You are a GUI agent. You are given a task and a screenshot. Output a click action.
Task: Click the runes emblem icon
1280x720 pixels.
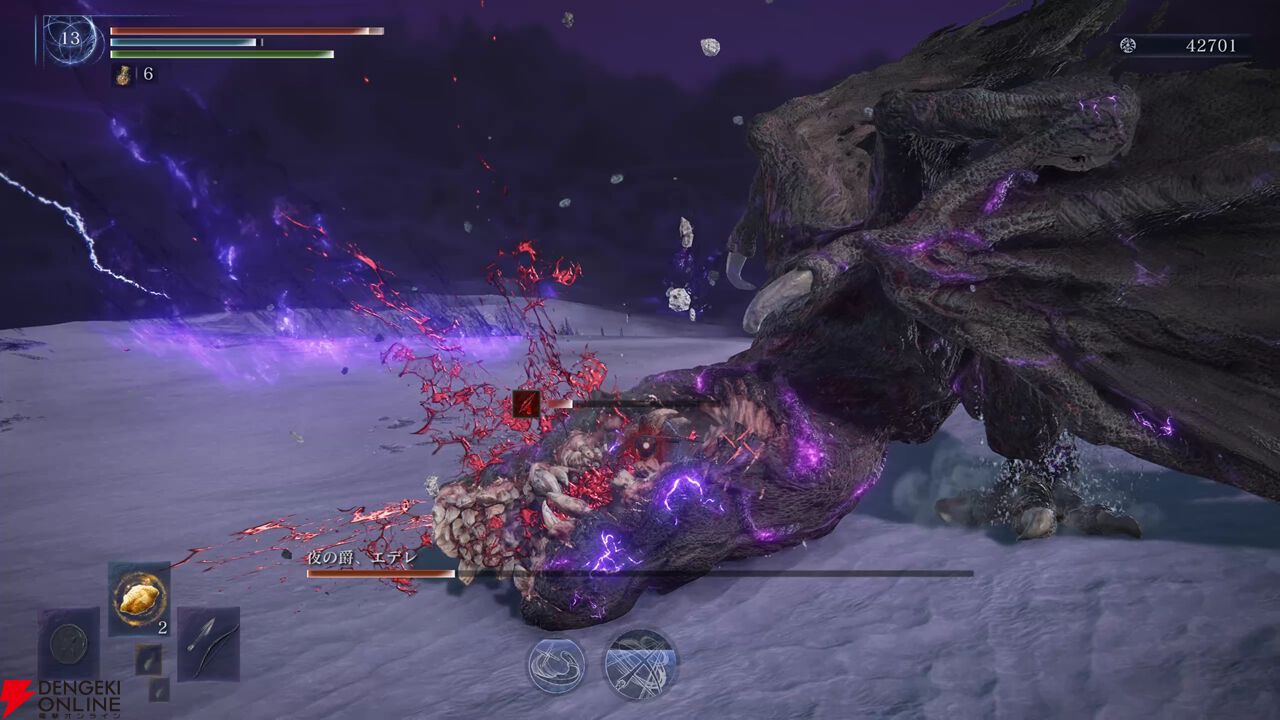coord(1128,45)
